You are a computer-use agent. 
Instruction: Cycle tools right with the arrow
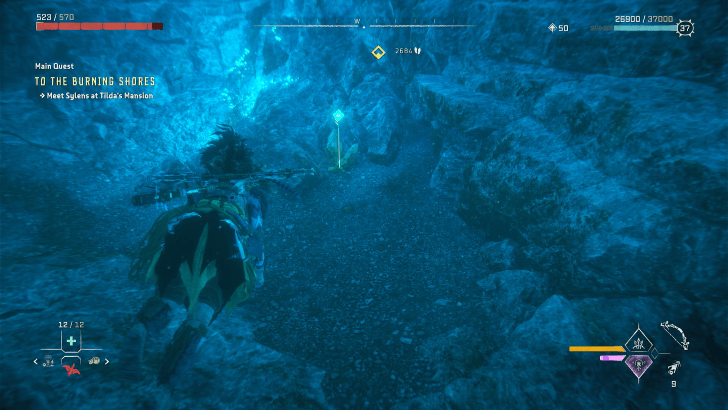[x=107, y=361]
